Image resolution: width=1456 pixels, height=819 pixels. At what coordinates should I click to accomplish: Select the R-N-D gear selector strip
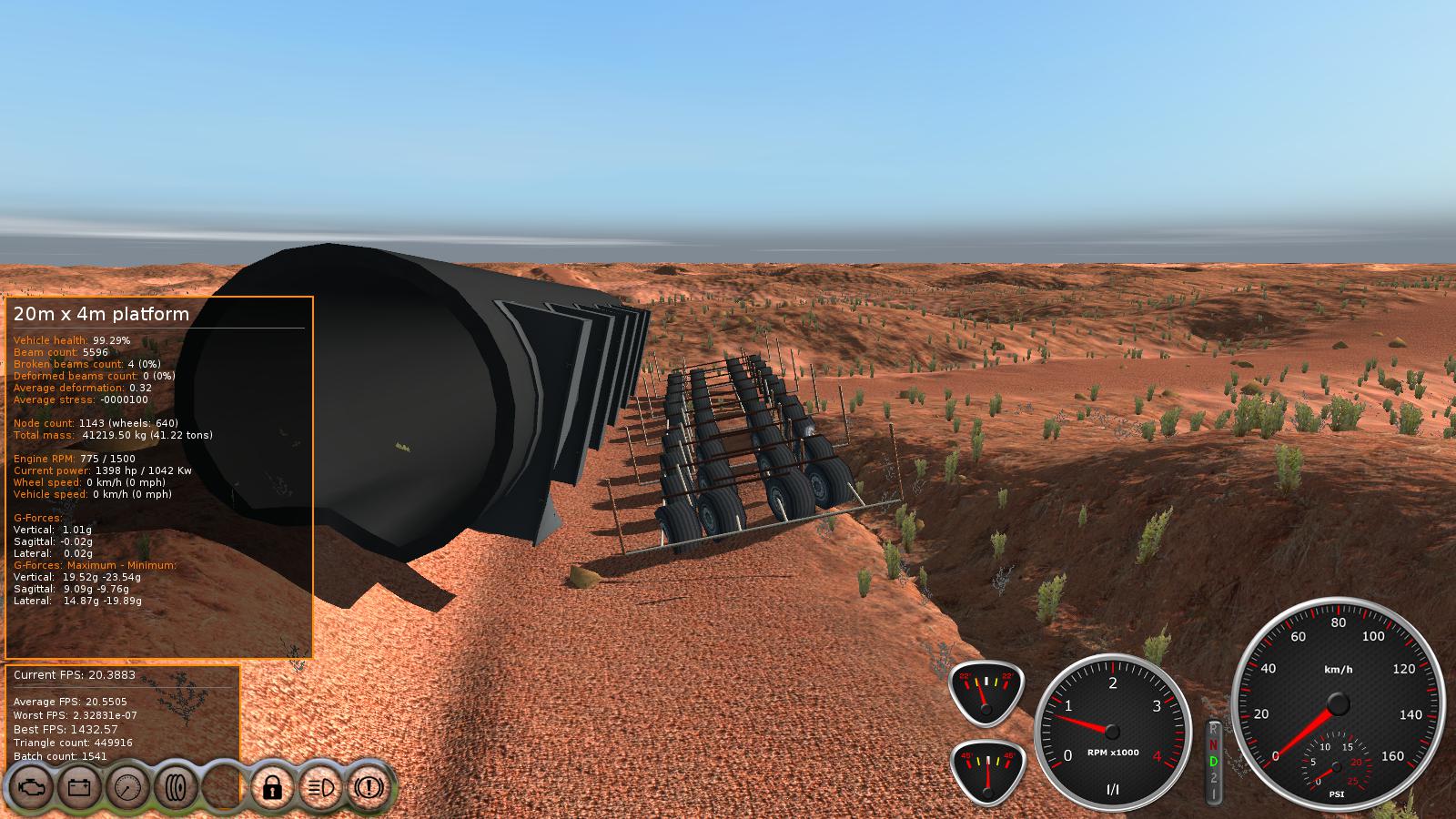click(x=1213, y=761)
